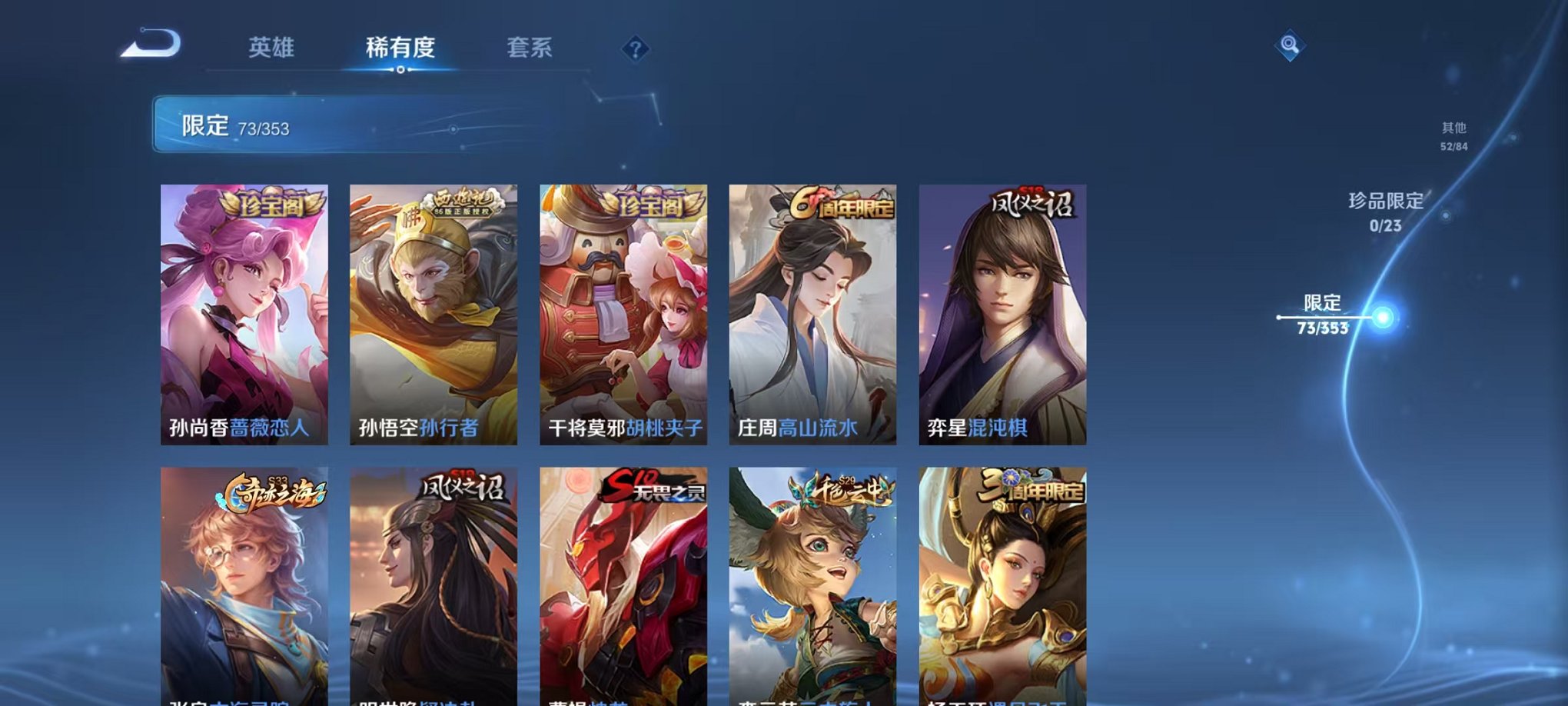Reselect the 稀有度 tab

coord(399,48)
